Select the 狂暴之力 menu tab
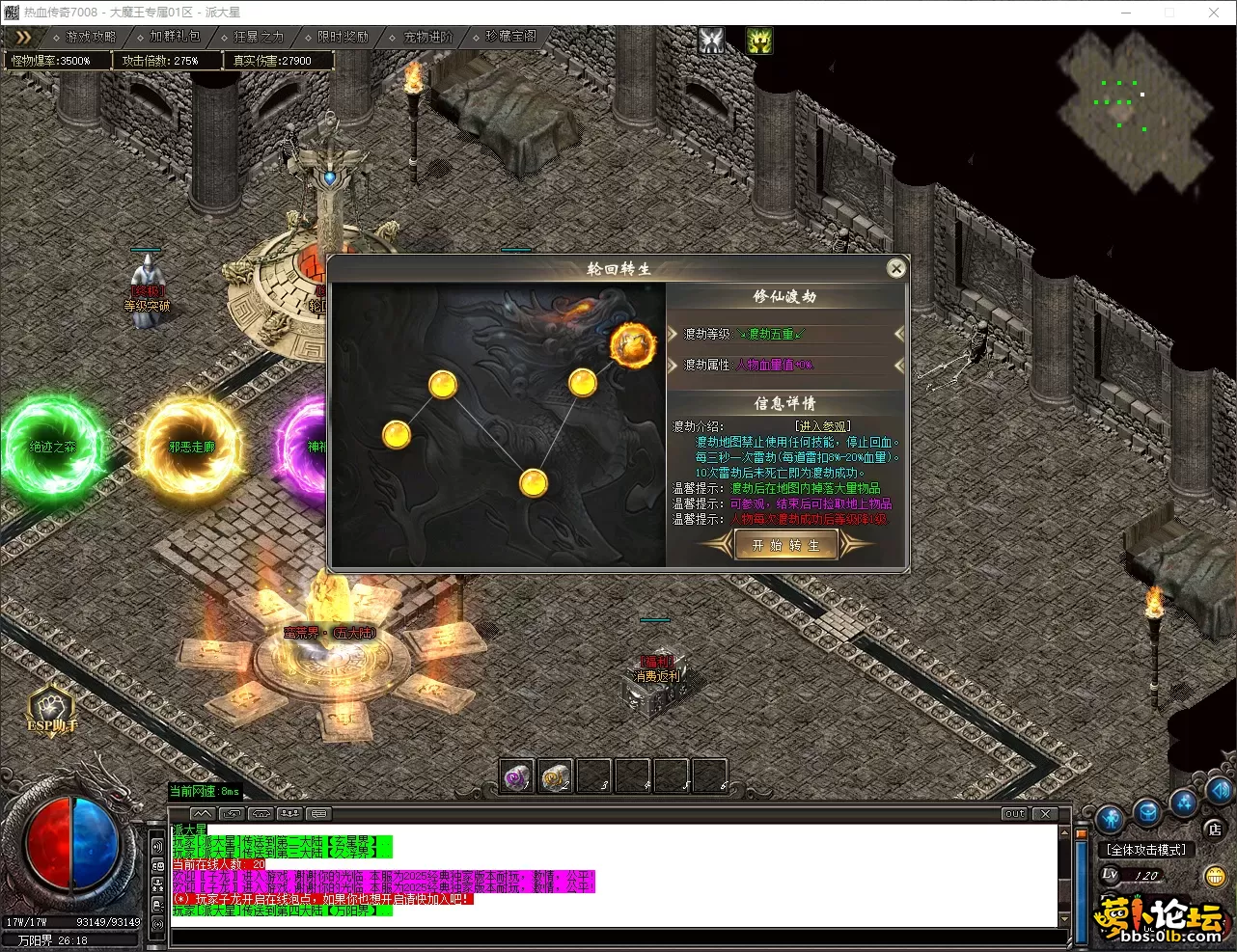 click(256, 37)
